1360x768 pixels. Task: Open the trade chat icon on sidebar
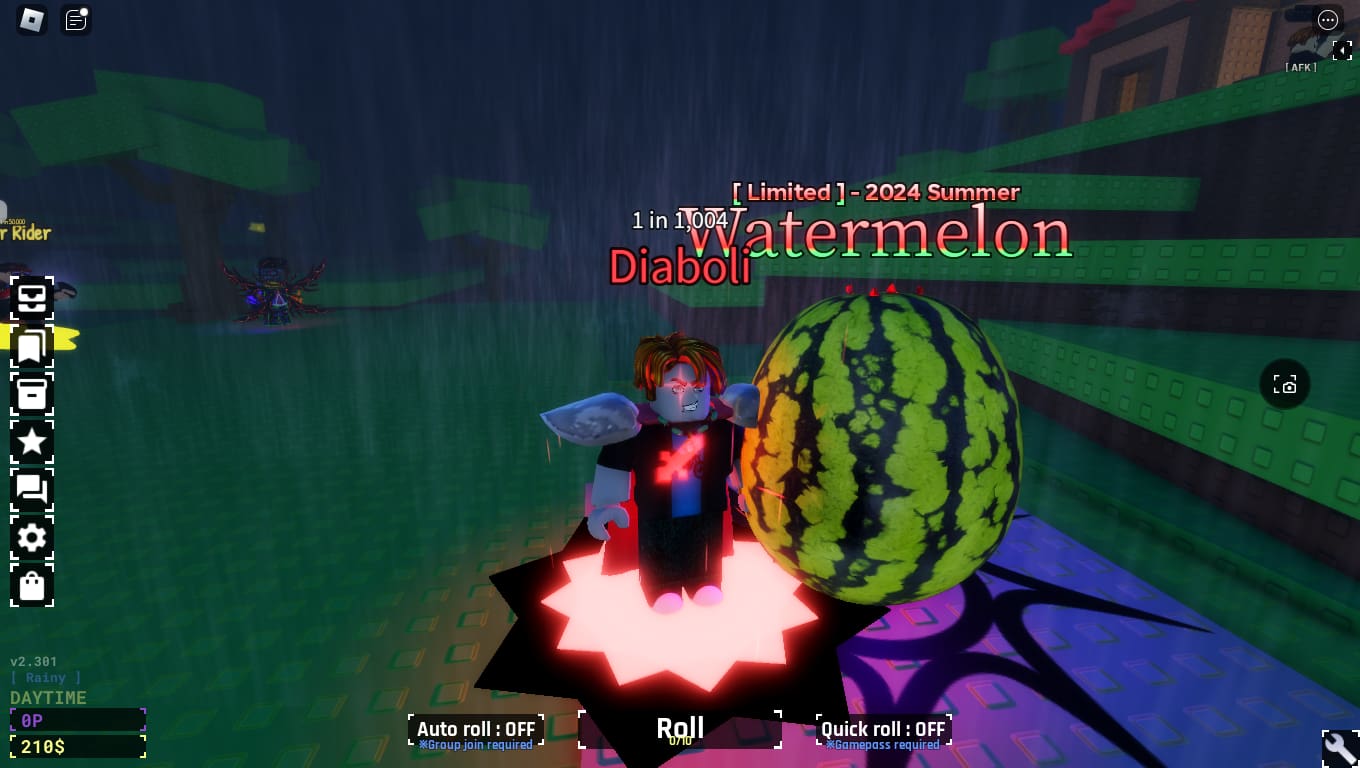click(x=31, y=489)
